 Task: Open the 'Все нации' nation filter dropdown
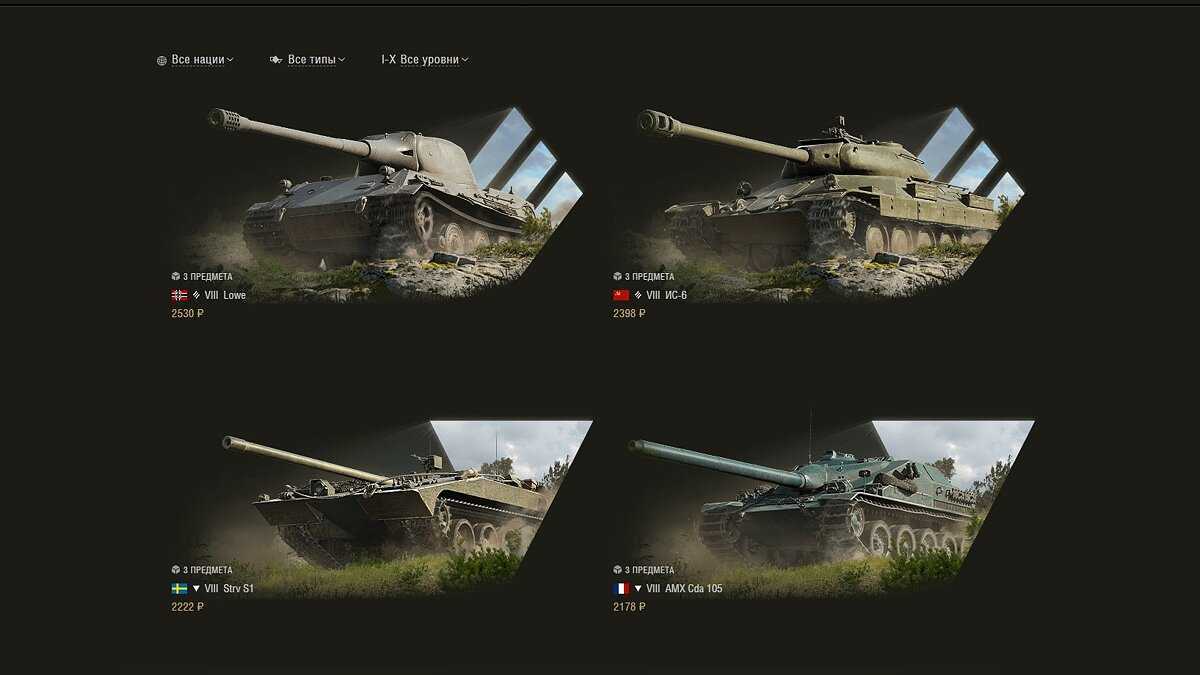(197, 60)
